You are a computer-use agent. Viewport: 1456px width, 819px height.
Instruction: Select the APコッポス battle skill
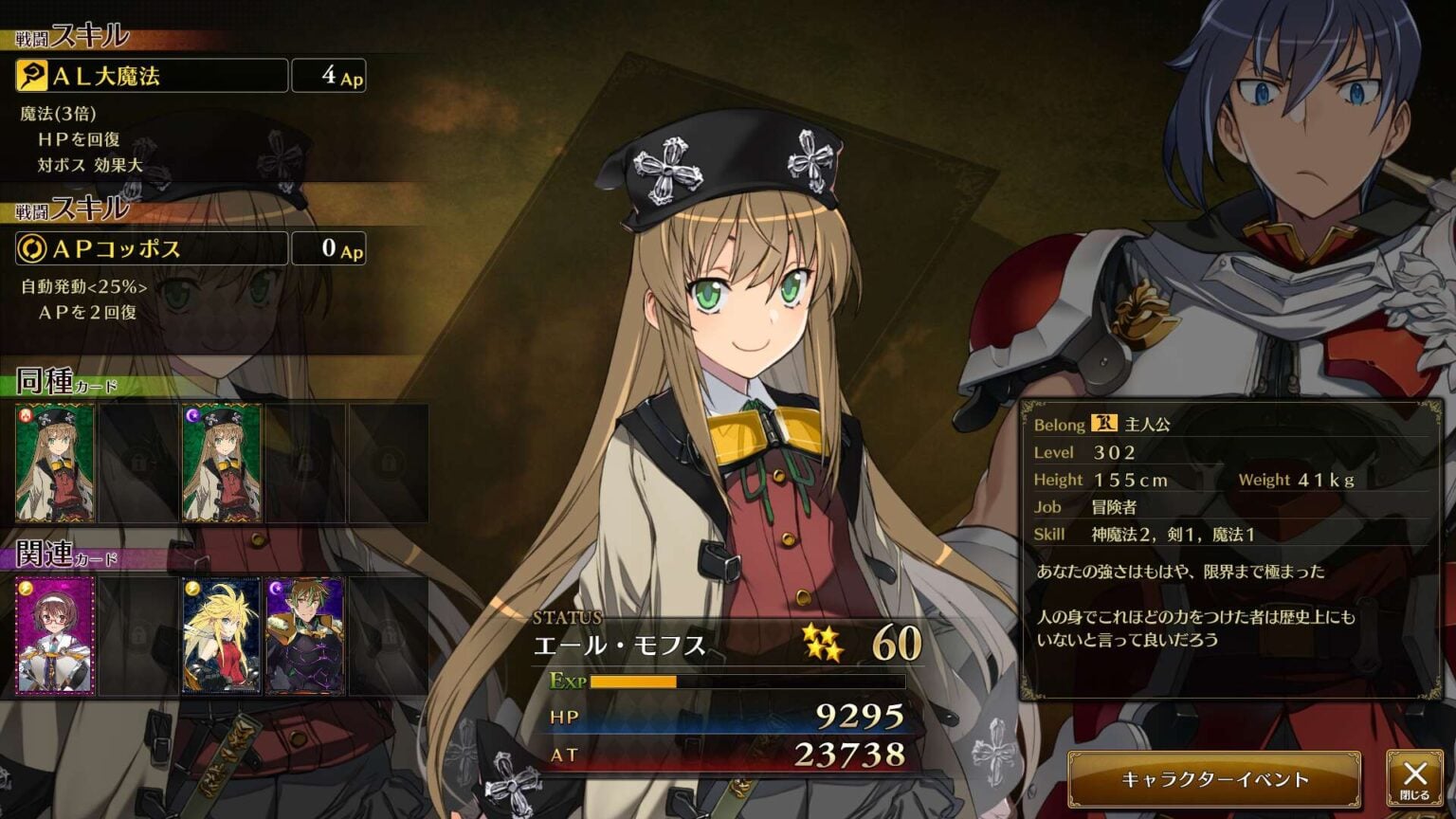coord(152,248)
